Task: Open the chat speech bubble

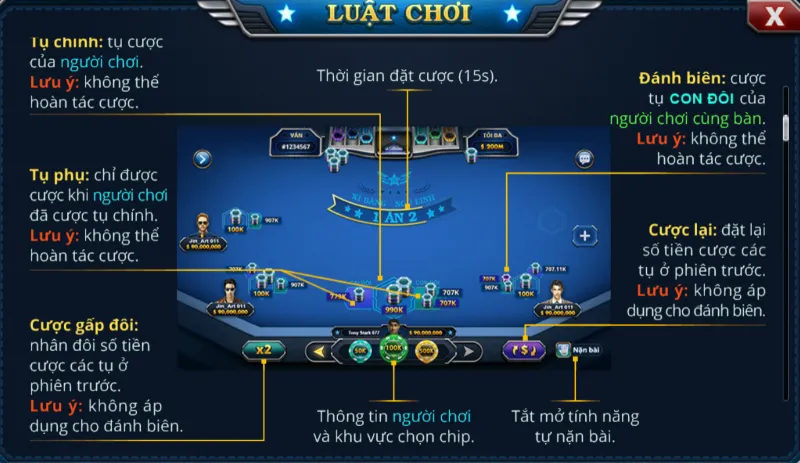Action: [585, 158]
